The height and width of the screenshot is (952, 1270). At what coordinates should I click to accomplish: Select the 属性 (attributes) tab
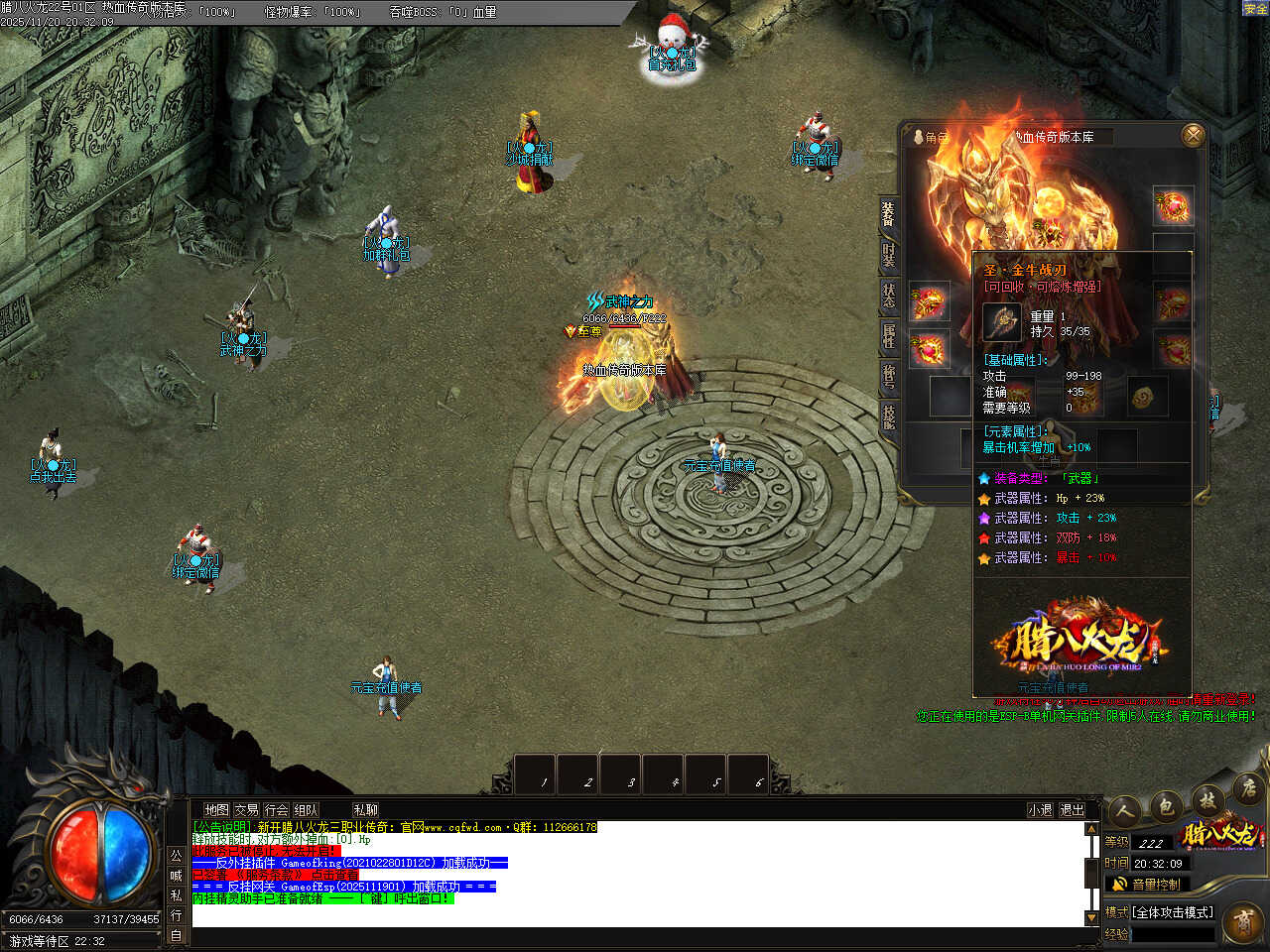click(x=888, y=335)
